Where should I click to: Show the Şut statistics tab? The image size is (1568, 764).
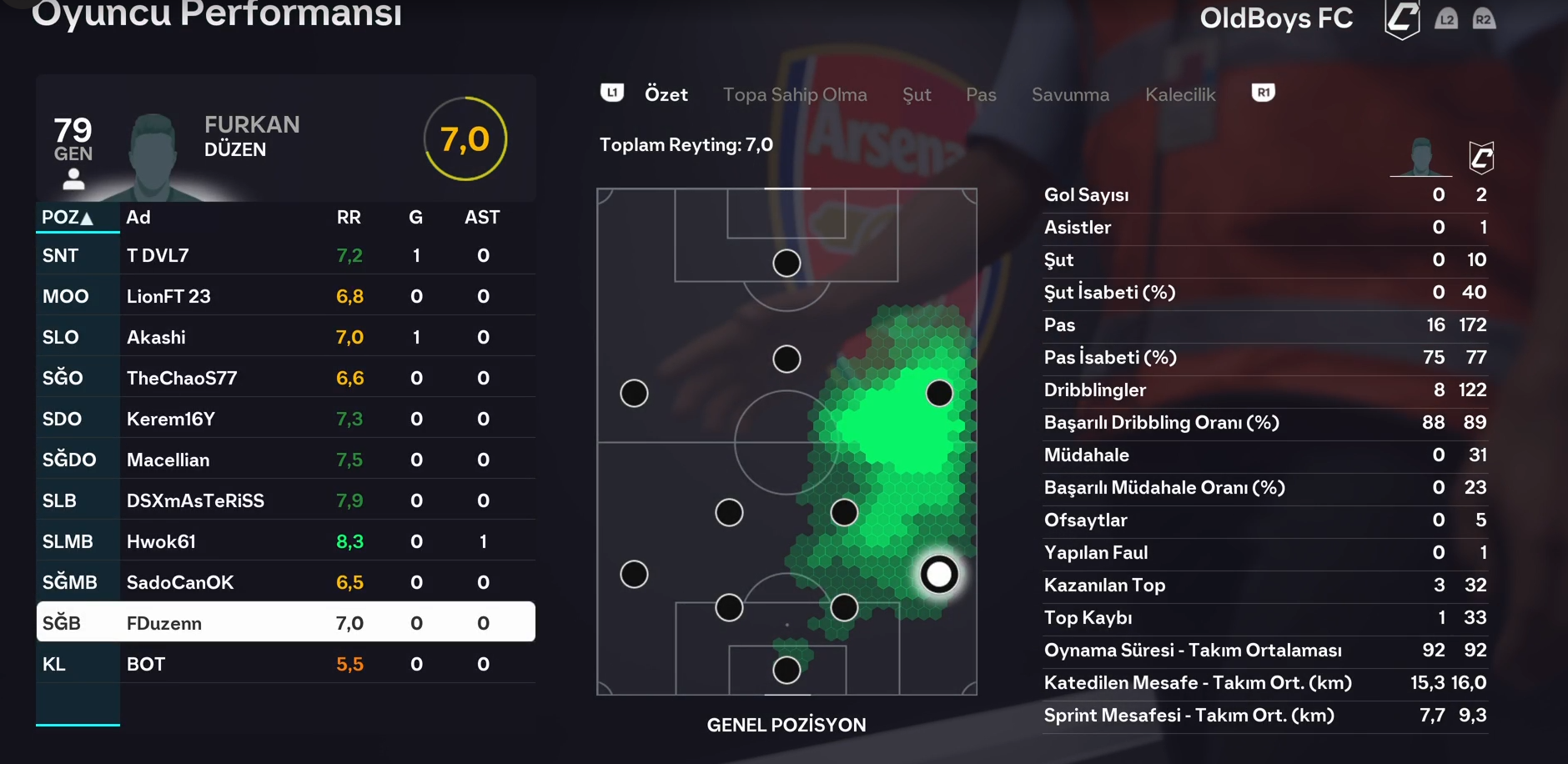coord(916,95)
